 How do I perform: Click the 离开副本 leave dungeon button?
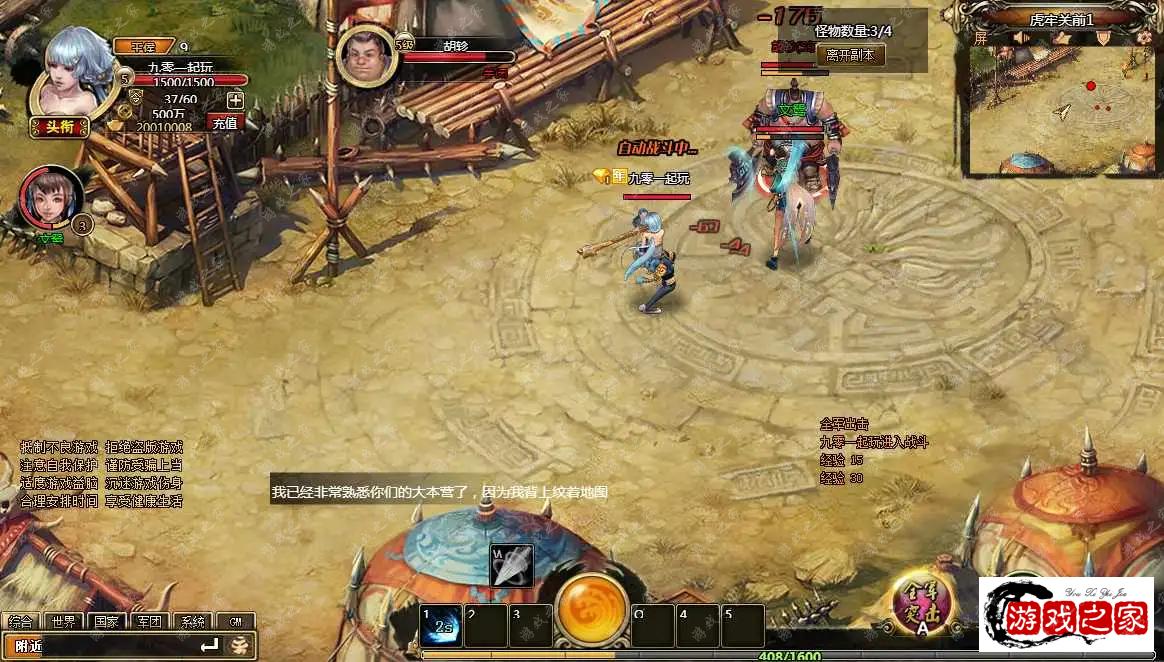tap(851, 56)
